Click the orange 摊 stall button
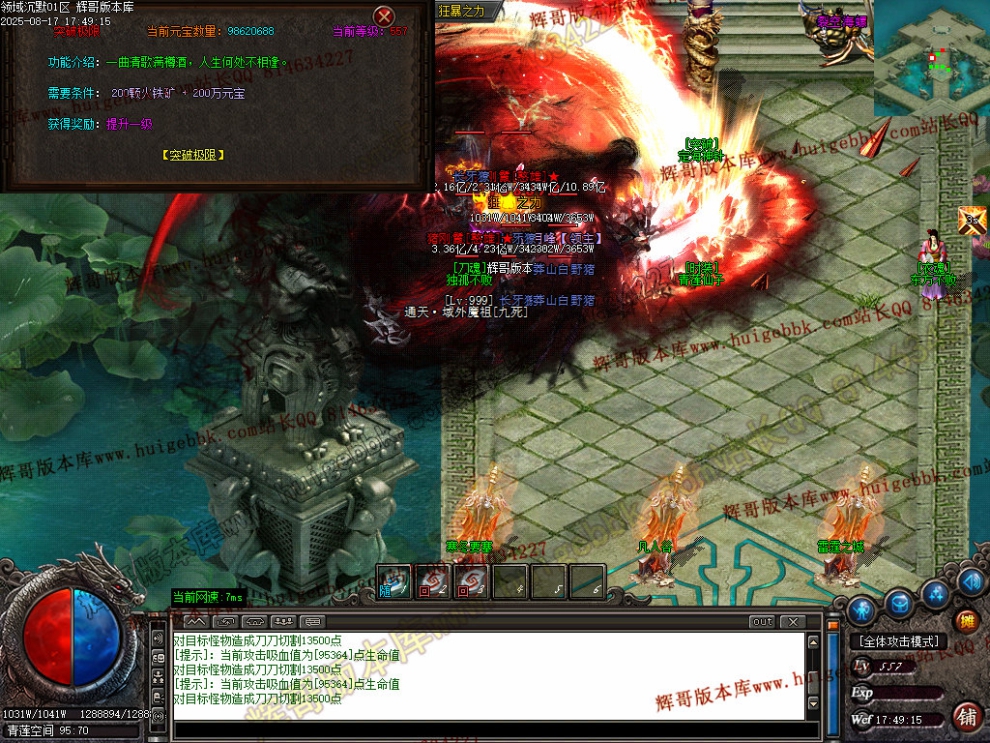Screen dimensions: 990x743 pos(967,621)
